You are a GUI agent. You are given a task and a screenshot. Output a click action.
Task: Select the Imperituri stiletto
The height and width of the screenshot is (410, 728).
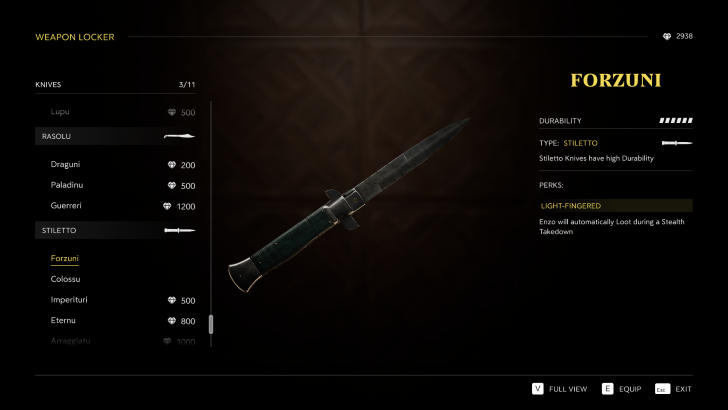[x=70, y=300]
